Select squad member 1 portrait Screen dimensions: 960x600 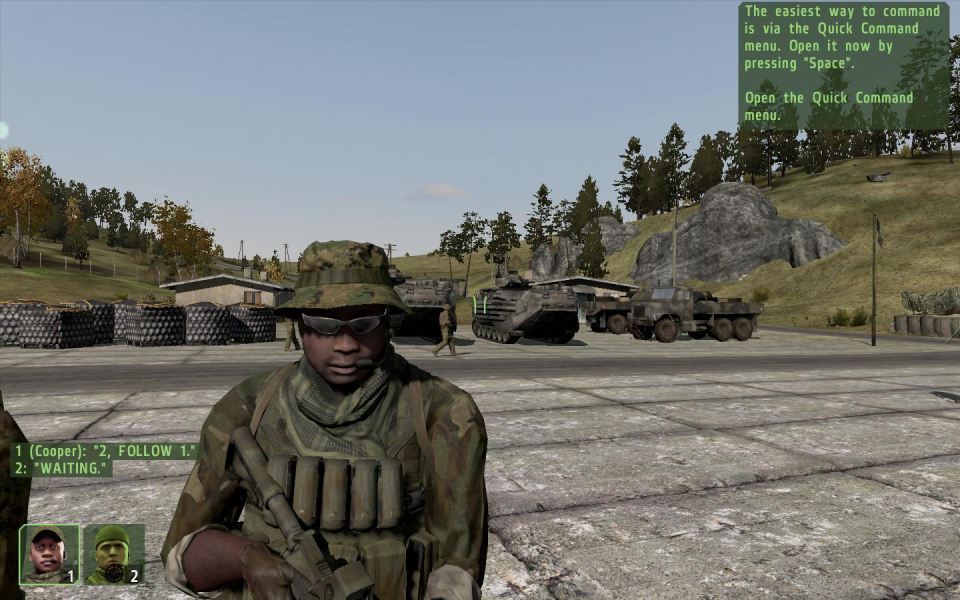pyautogui.click(x=49, y=554)
